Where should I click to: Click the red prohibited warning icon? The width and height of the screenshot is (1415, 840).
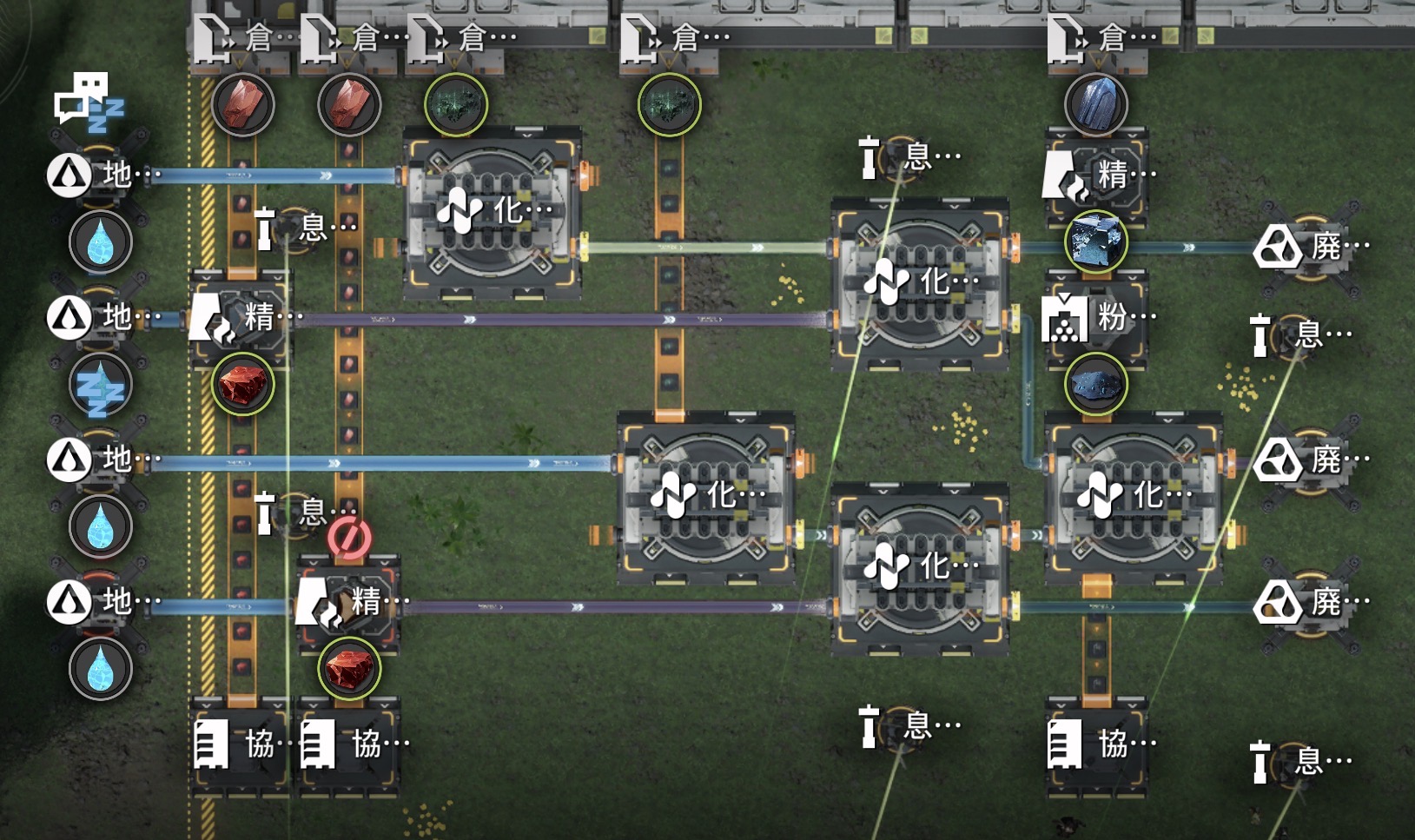click(x=349, y=539)
